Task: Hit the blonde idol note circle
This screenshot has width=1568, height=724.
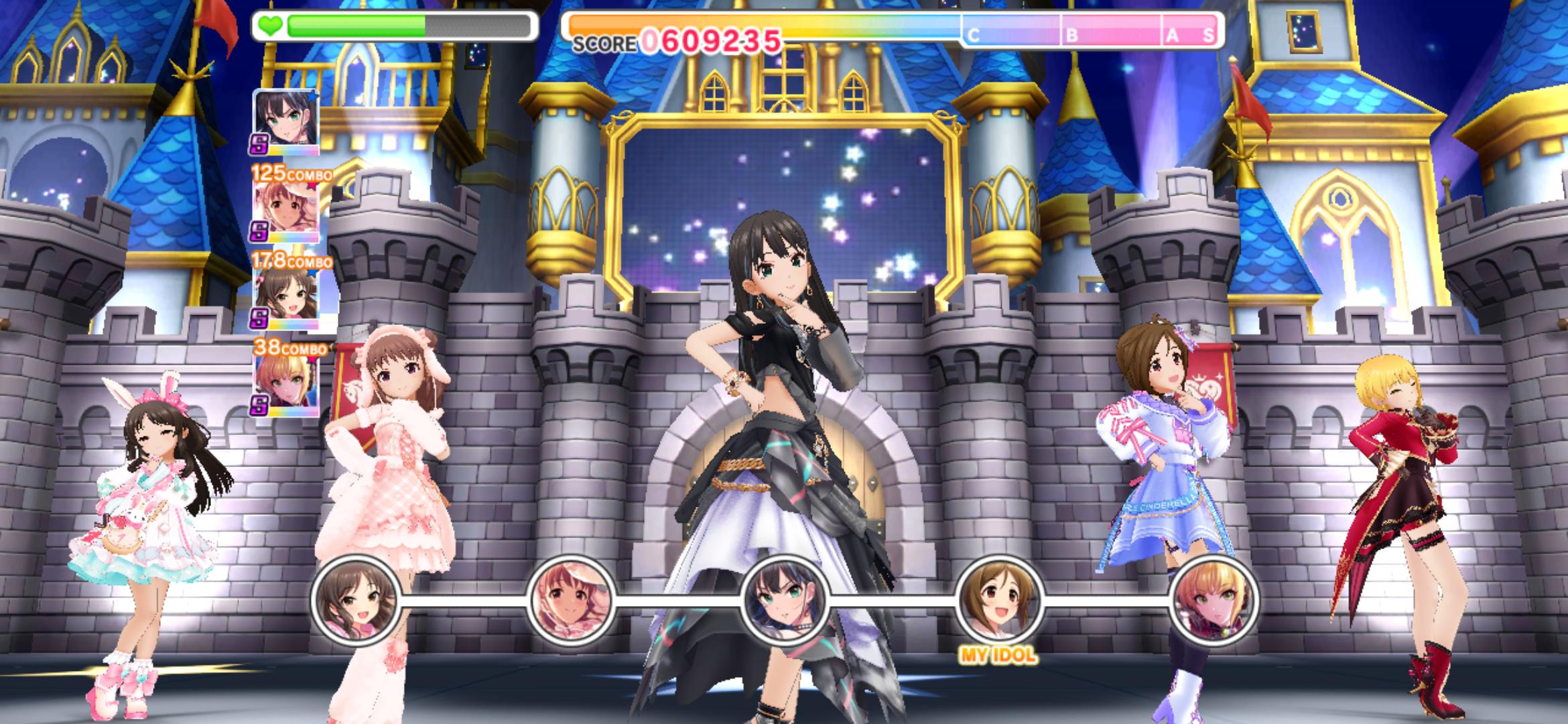Action: click(1214, 600)
